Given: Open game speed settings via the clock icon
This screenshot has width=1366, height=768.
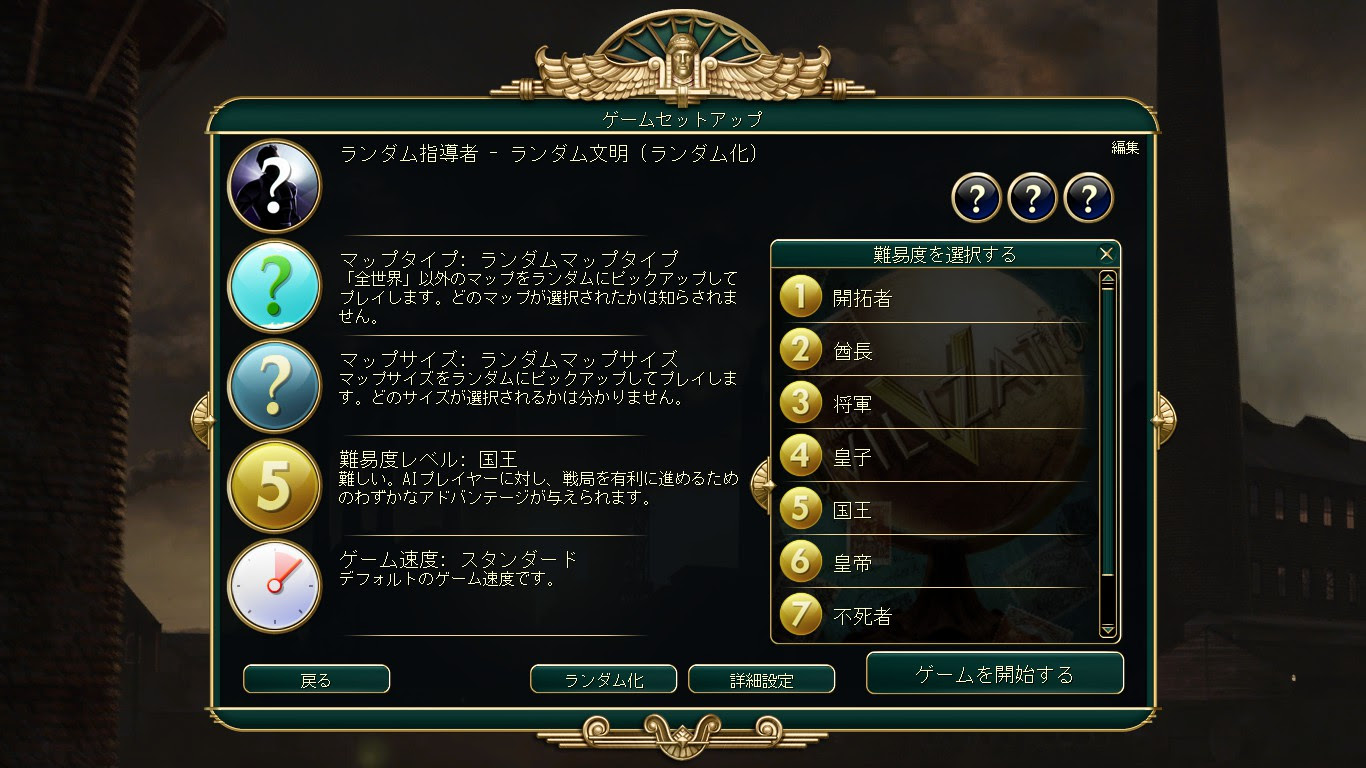Looking at the screenshot, I should [274, 585].
